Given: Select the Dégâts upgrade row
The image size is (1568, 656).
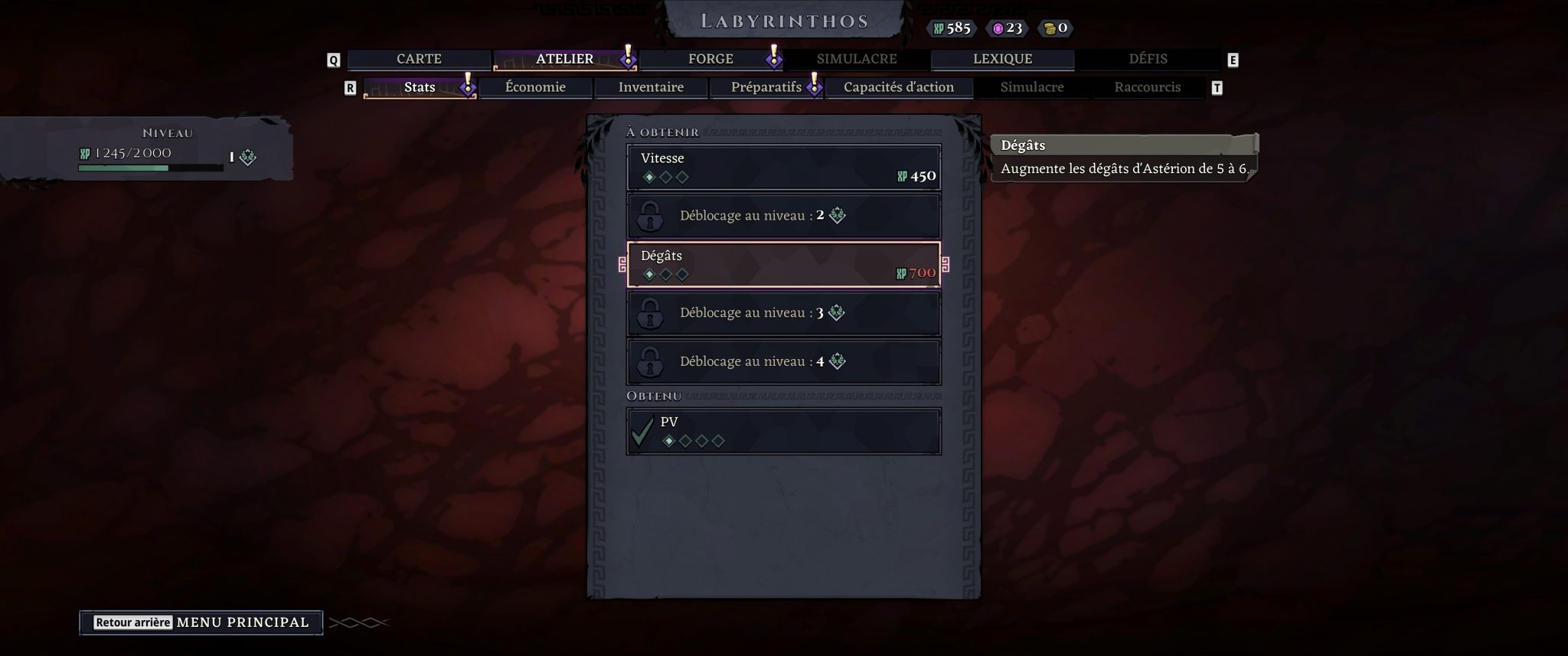Looking at the screenshot, I should [x=783, y=264].
